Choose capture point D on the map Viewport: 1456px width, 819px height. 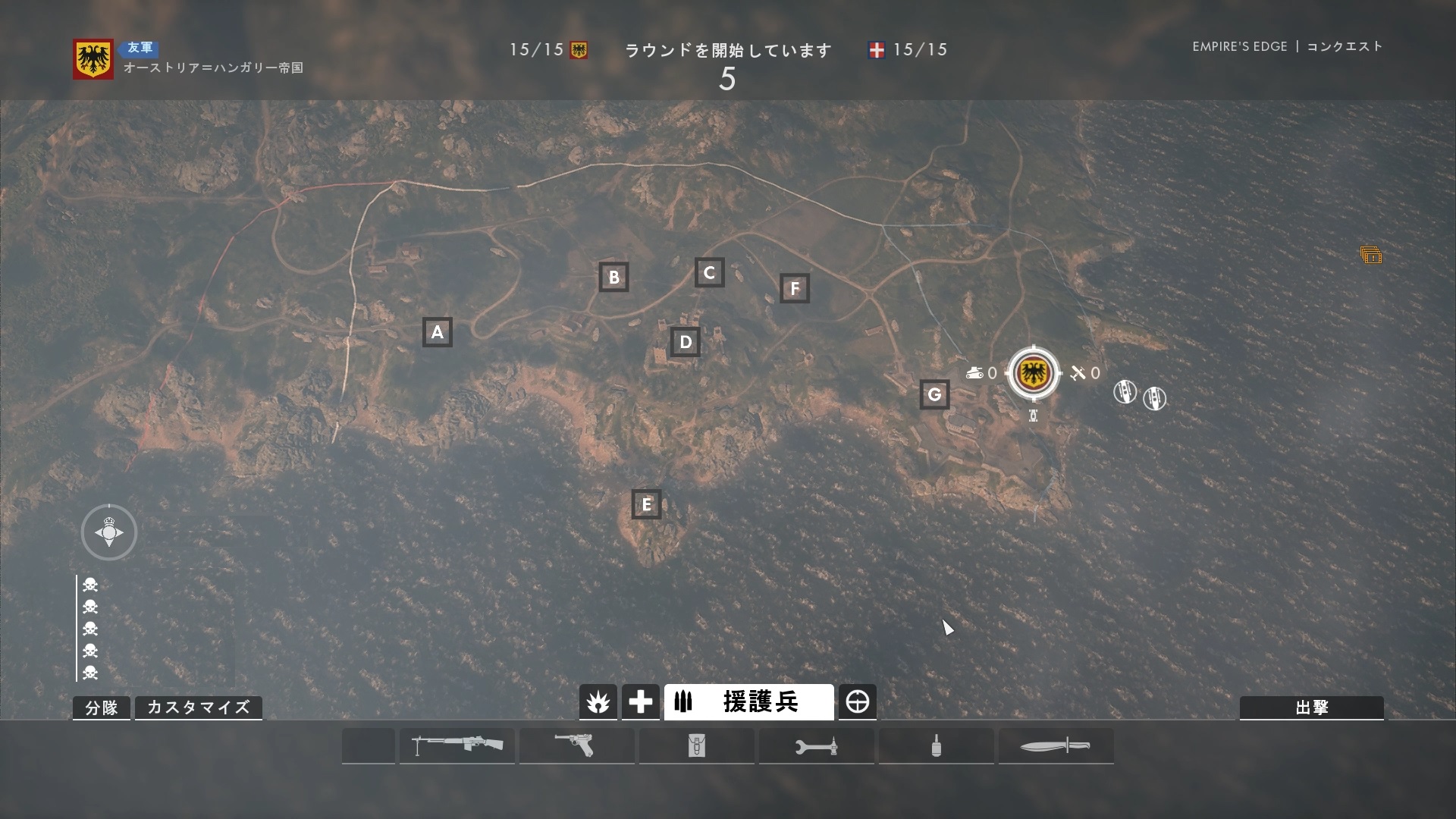click(x=686, y=342)
